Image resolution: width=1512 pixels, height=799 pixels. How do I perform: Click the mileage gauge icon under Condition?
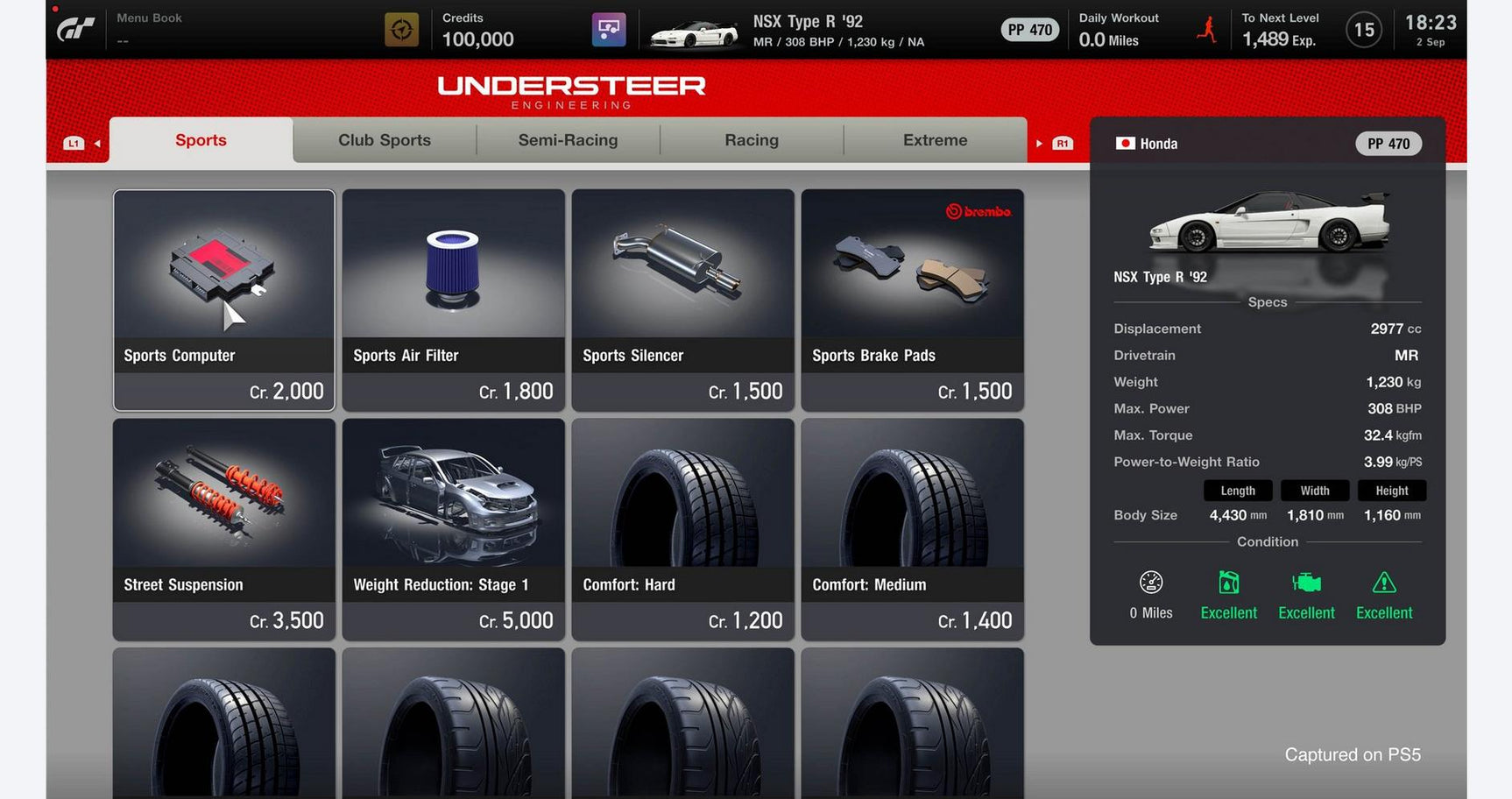[1150, 581]
